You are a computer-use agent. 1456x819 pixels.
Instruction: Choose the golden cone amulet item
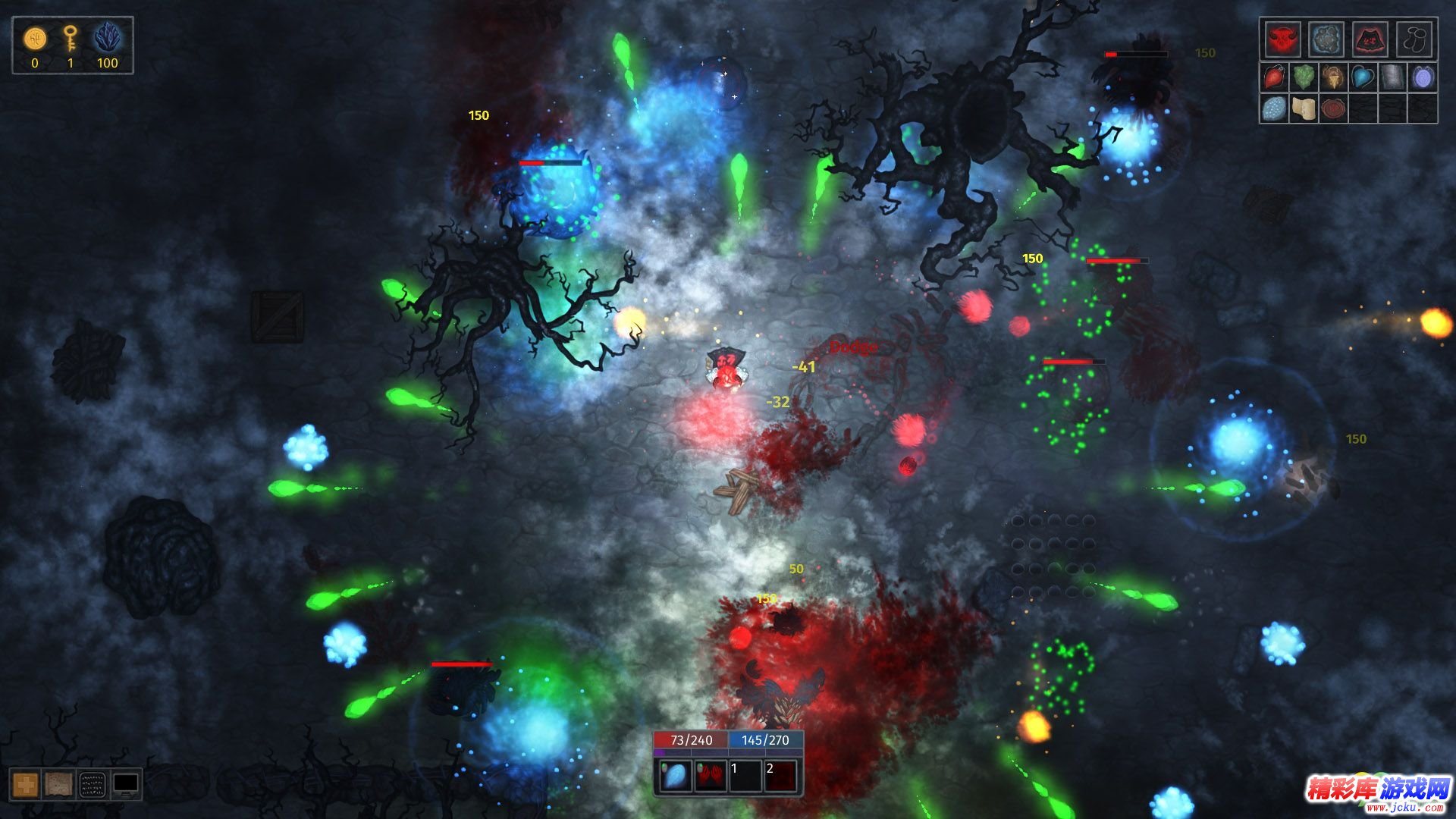pos(1333,77)
